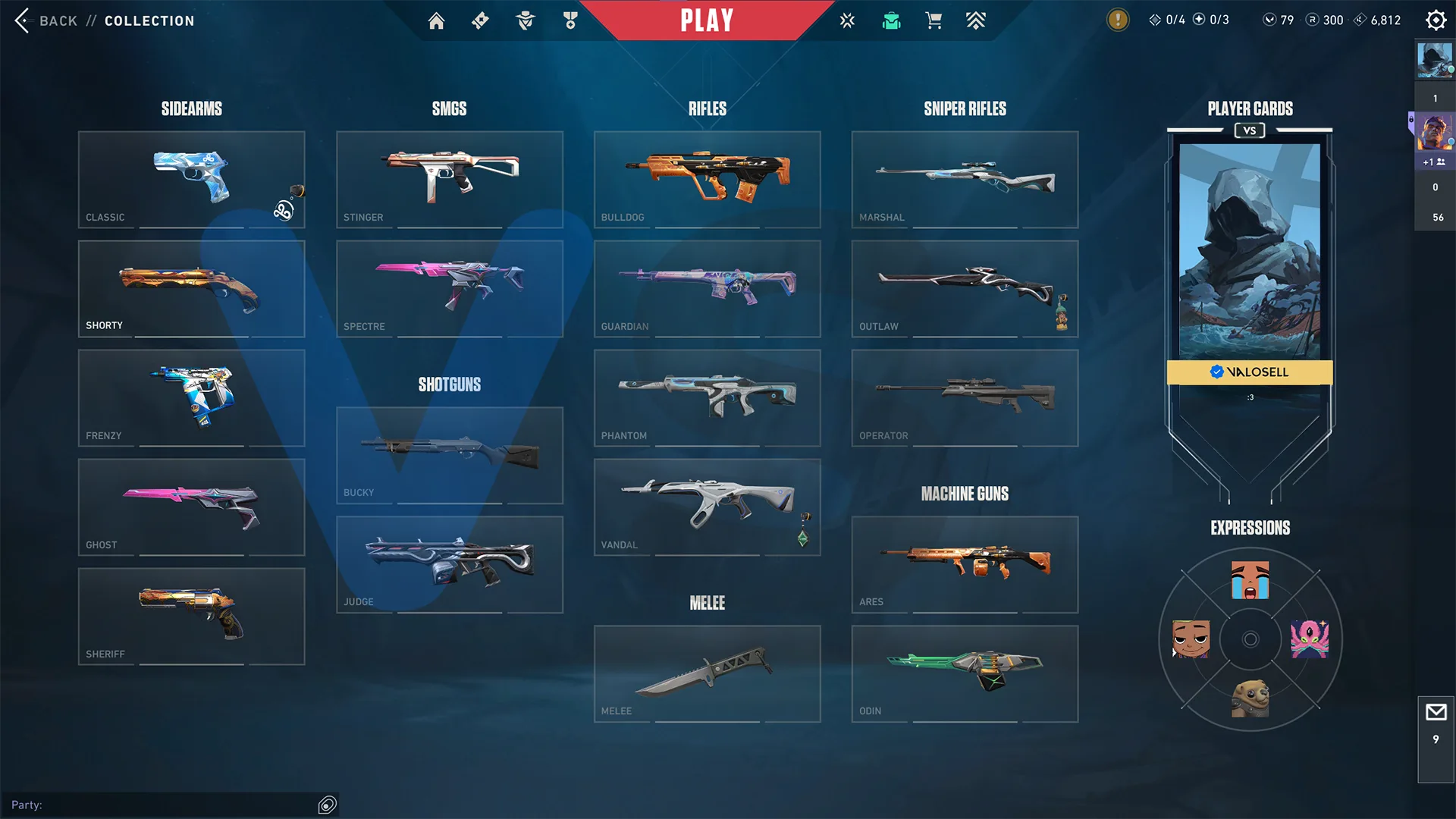Select the Spectre weapon slot
The width and height of the screenshot is (1456, 819).
449,288
